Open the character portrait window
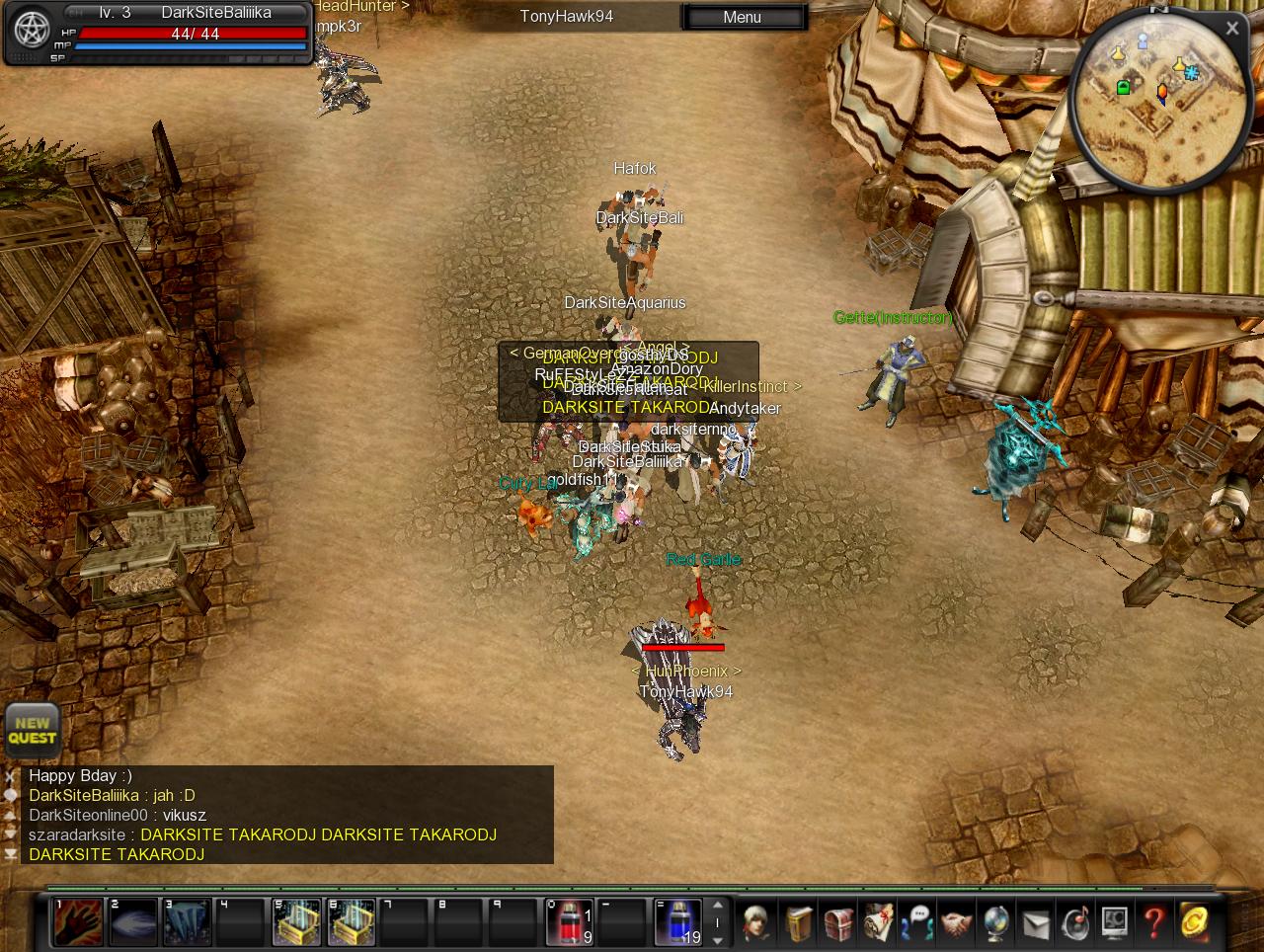This screenshot has width=1264, height=952. (x=758, y=923)
